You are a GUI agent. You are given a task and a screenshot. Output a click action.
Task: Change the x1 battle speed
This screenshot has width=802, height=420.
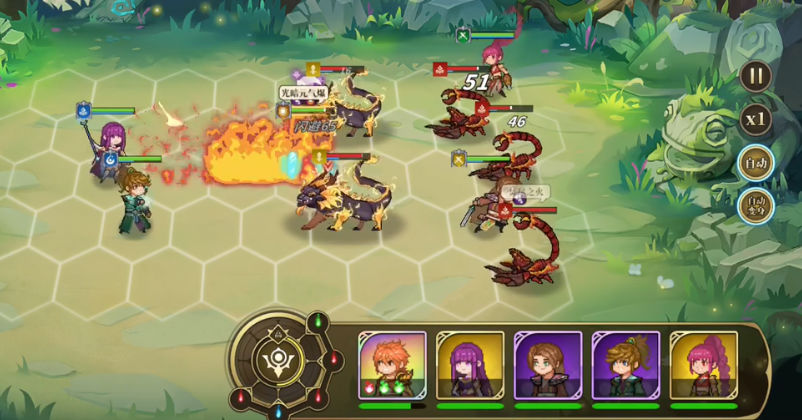756,119
